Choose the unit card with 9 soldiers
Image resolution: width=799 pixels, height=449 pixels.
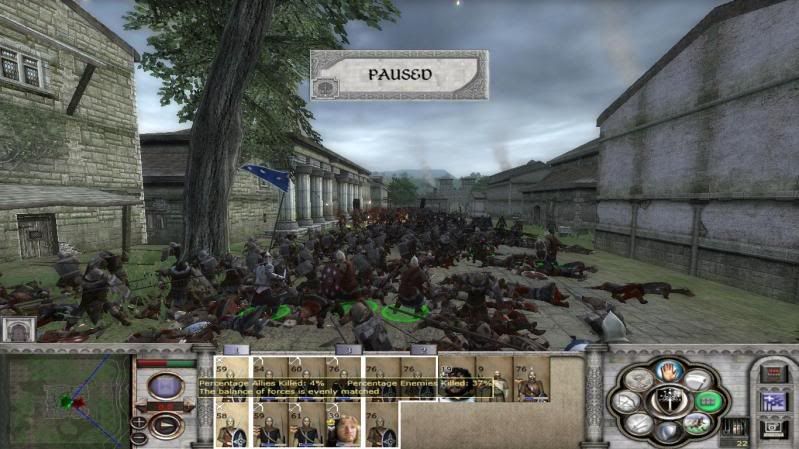coord(491,378)
